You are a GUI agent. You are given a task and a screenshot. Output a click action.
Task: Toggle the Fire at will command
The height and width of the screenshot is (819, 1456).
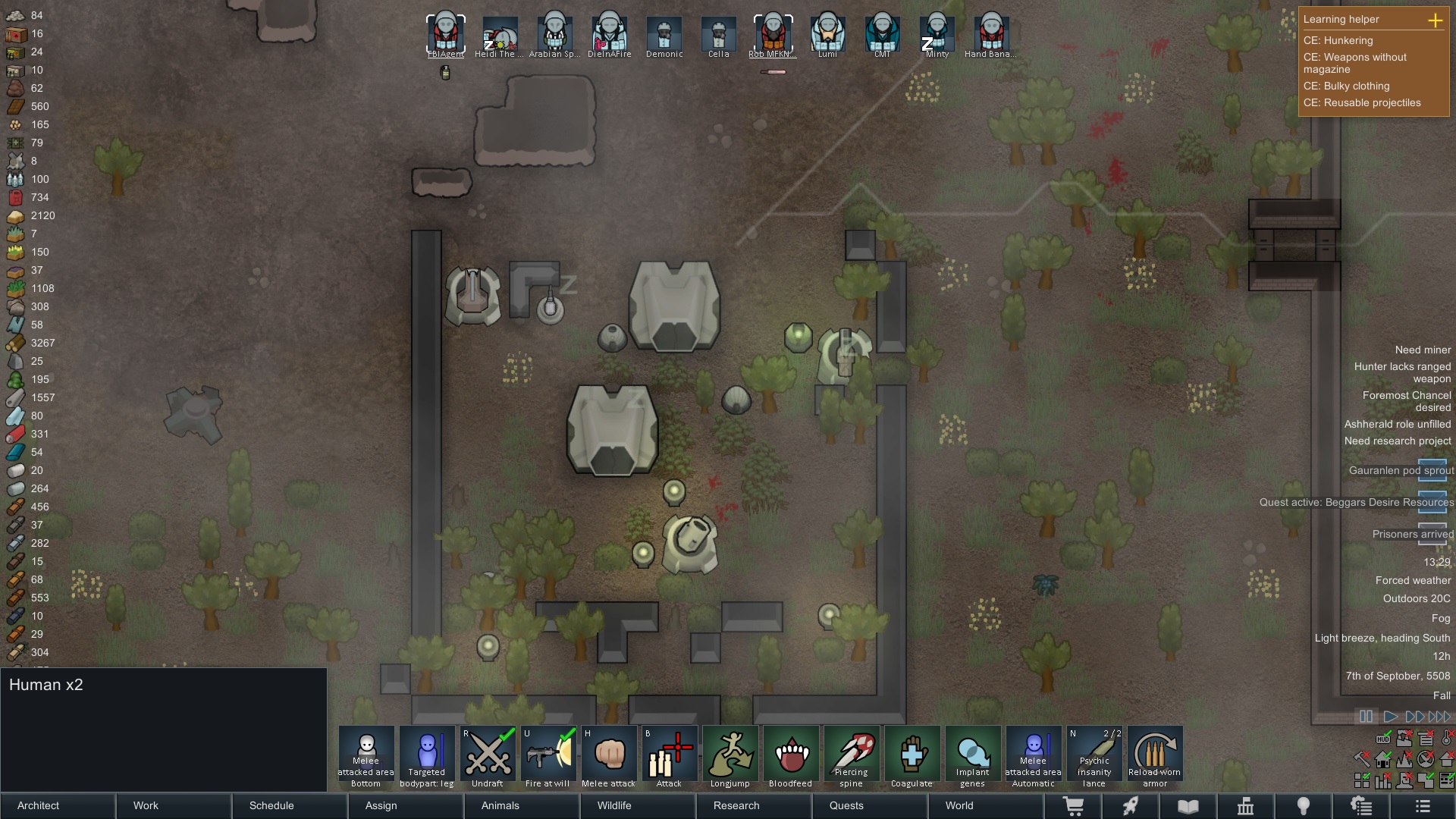pos(548,757)
